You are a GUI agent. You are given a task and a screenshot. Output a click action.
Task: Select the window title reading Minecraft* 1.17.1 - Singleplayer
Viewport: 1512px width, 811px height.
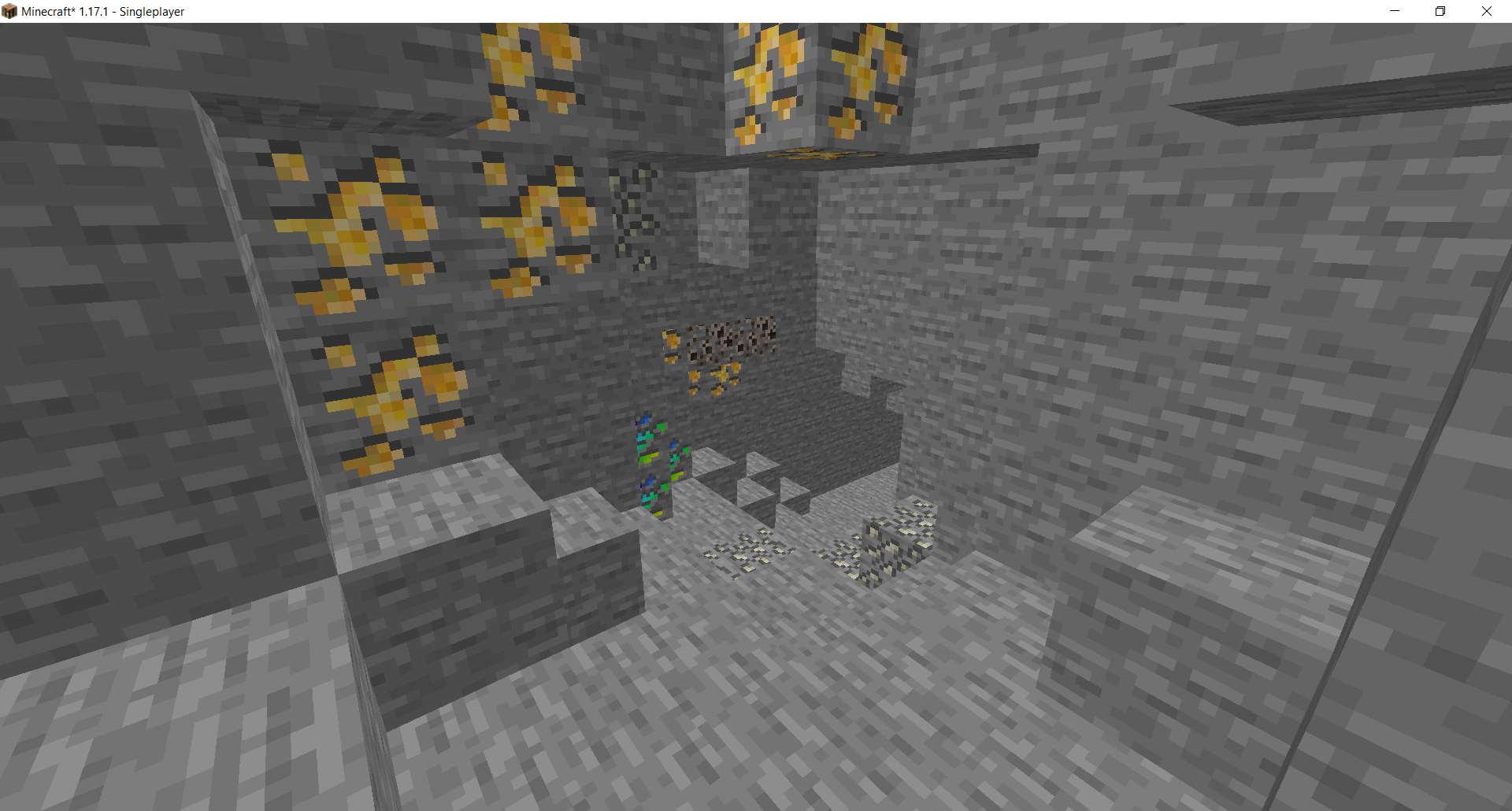click(110, 11)
